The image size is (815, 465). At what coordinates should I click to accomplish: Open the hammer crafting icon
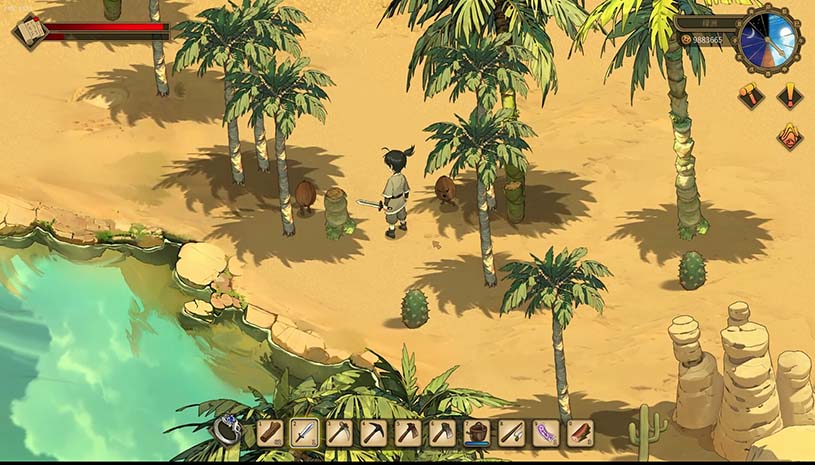click(751, 96)
